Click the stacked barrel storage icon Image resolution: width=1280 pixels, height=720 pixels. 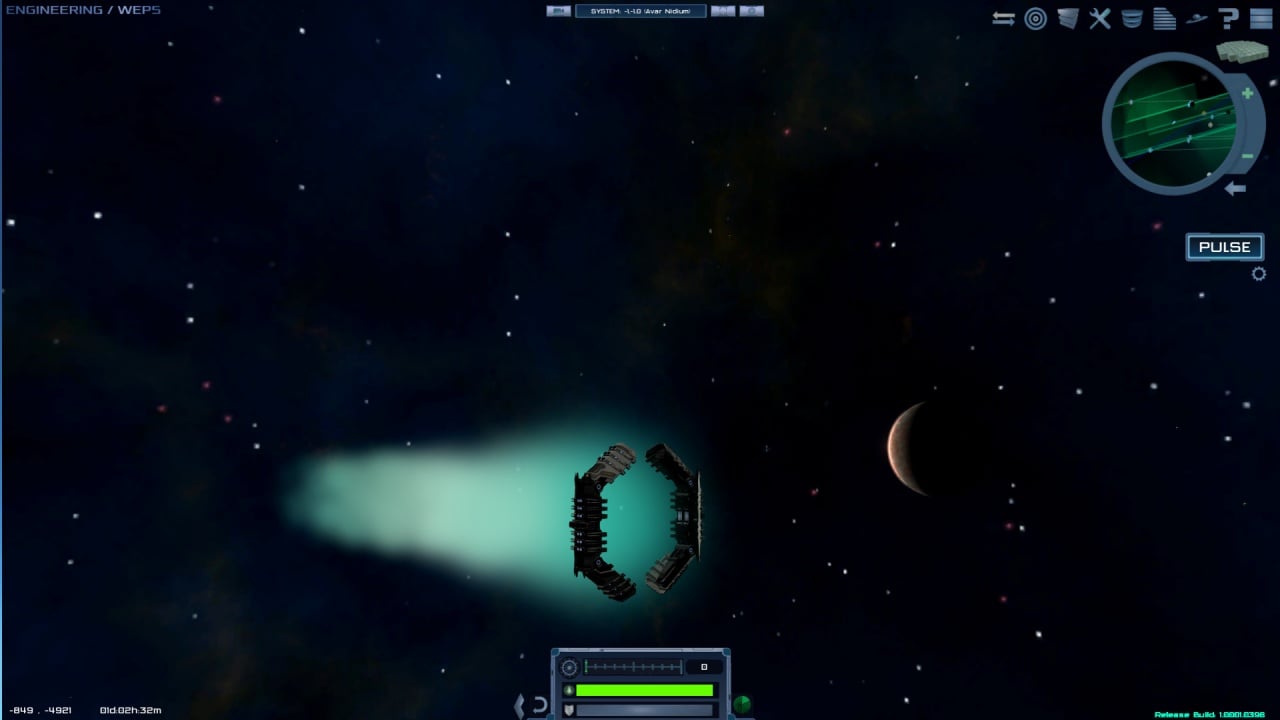(x=1132, y=19)
